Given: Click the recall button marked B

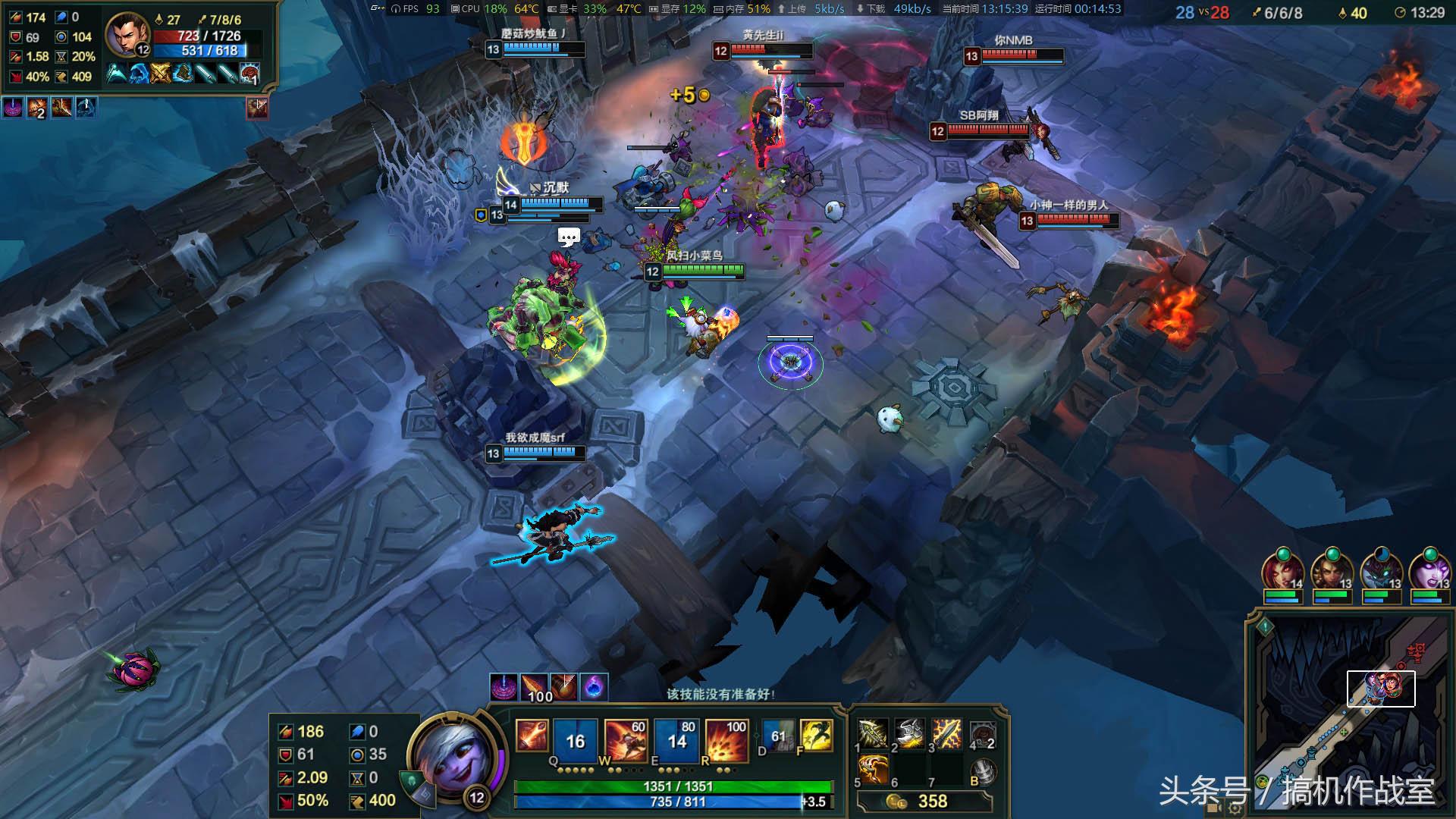Looking at the screenshot, I should pos(984,771).
